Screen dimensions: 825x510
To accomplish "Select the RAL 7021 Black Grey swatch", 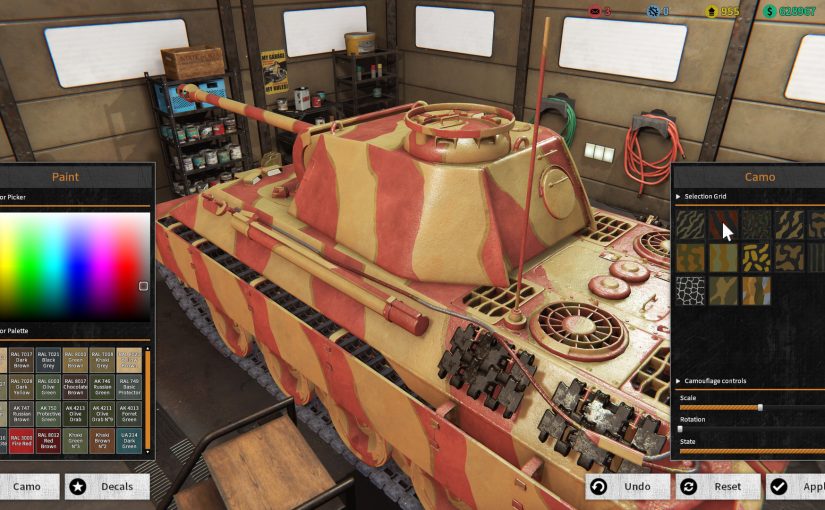I will click(48, 358).
